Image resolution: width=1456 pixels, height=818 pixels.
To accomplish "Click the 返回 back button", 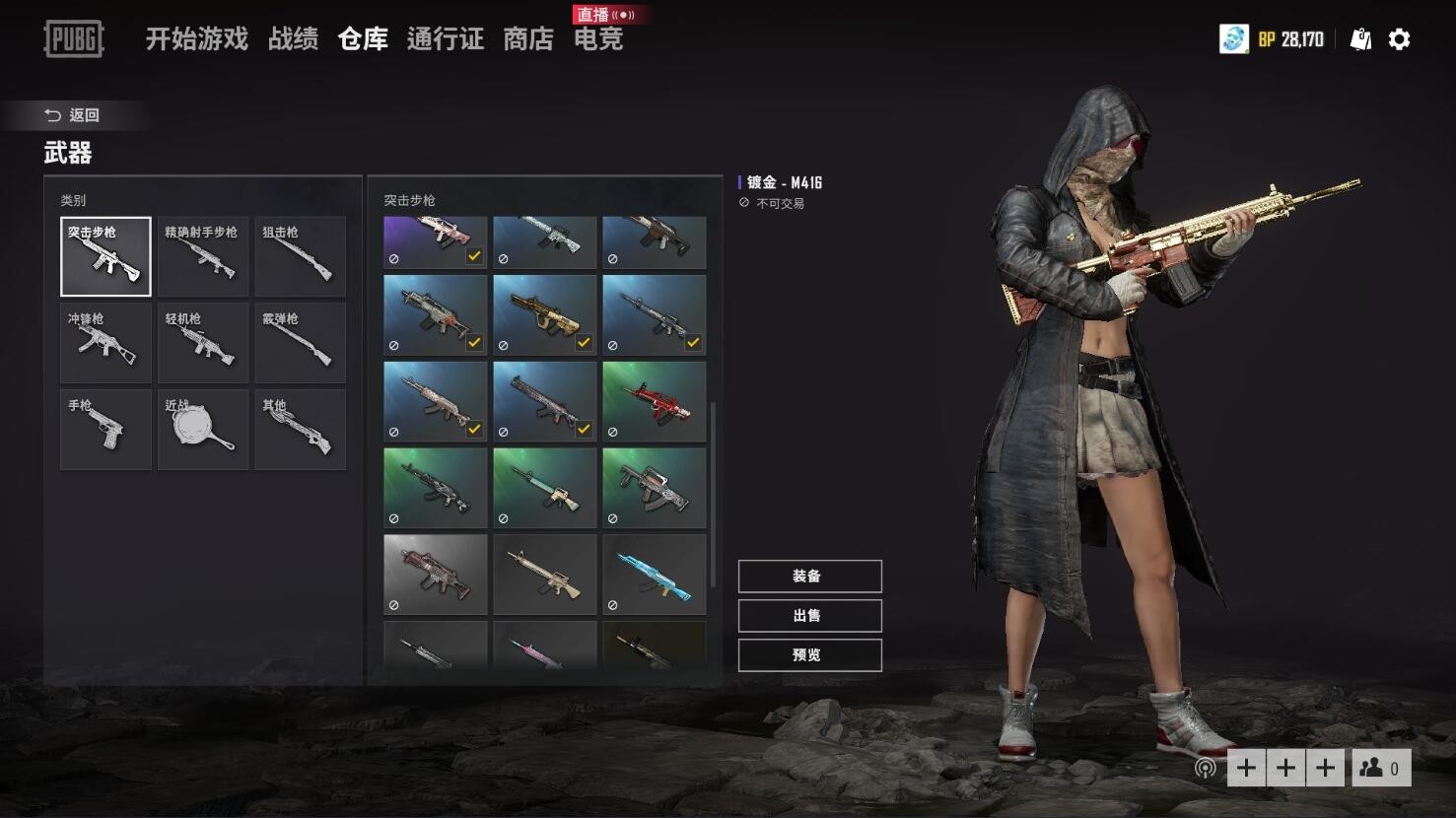I will point(73,115).
